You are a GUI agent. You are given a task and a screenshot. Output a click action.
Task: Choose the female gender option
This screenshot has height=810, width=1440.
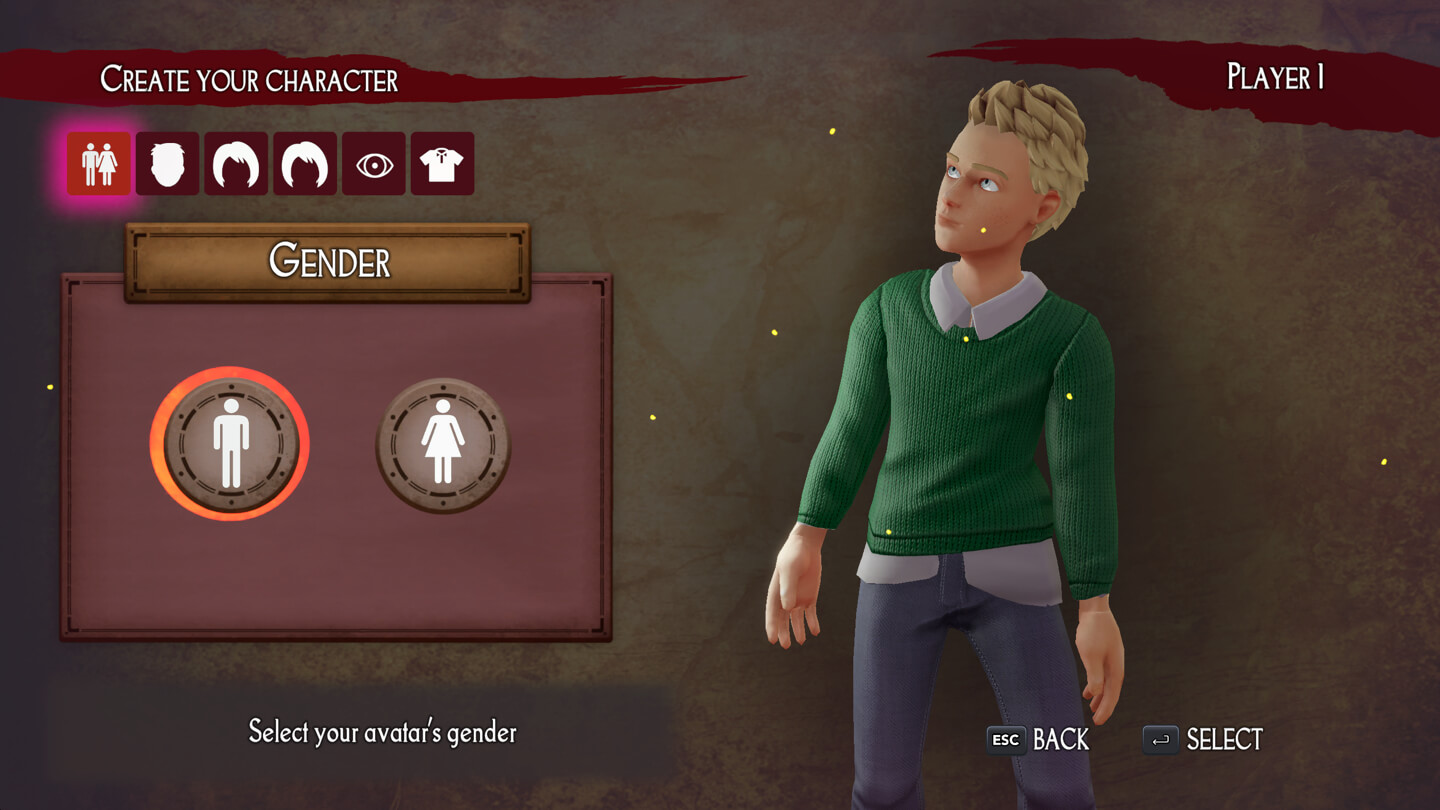(x=443, y=444)
